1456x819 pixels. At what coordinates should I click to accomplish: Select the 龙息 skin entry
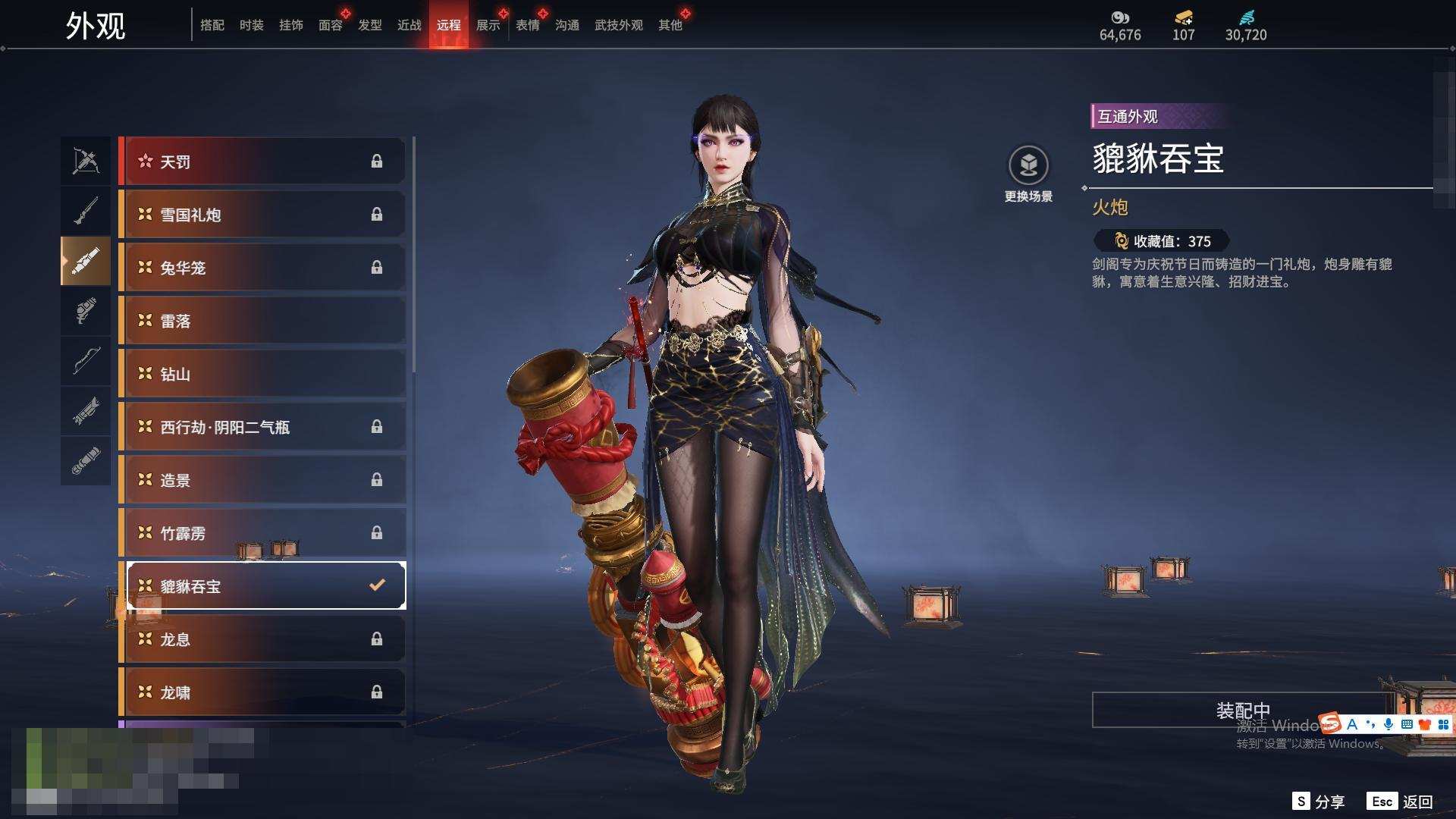point(262,639)
